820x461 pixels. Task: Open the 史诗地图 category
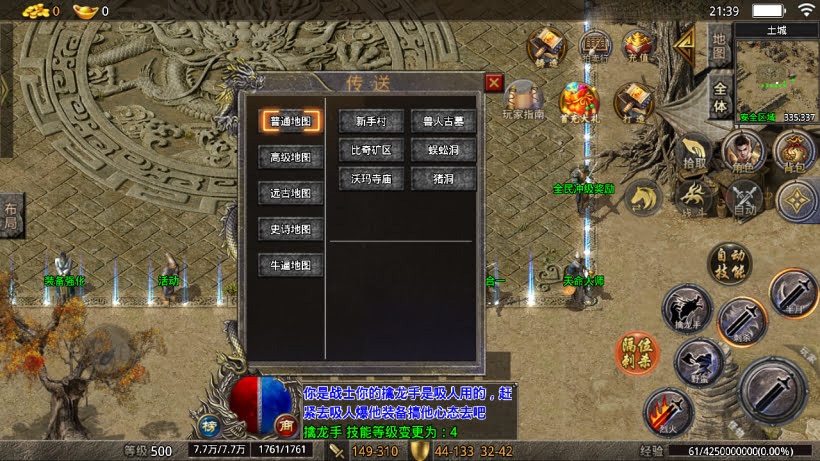pyautogui.click(x=291, y=229)
